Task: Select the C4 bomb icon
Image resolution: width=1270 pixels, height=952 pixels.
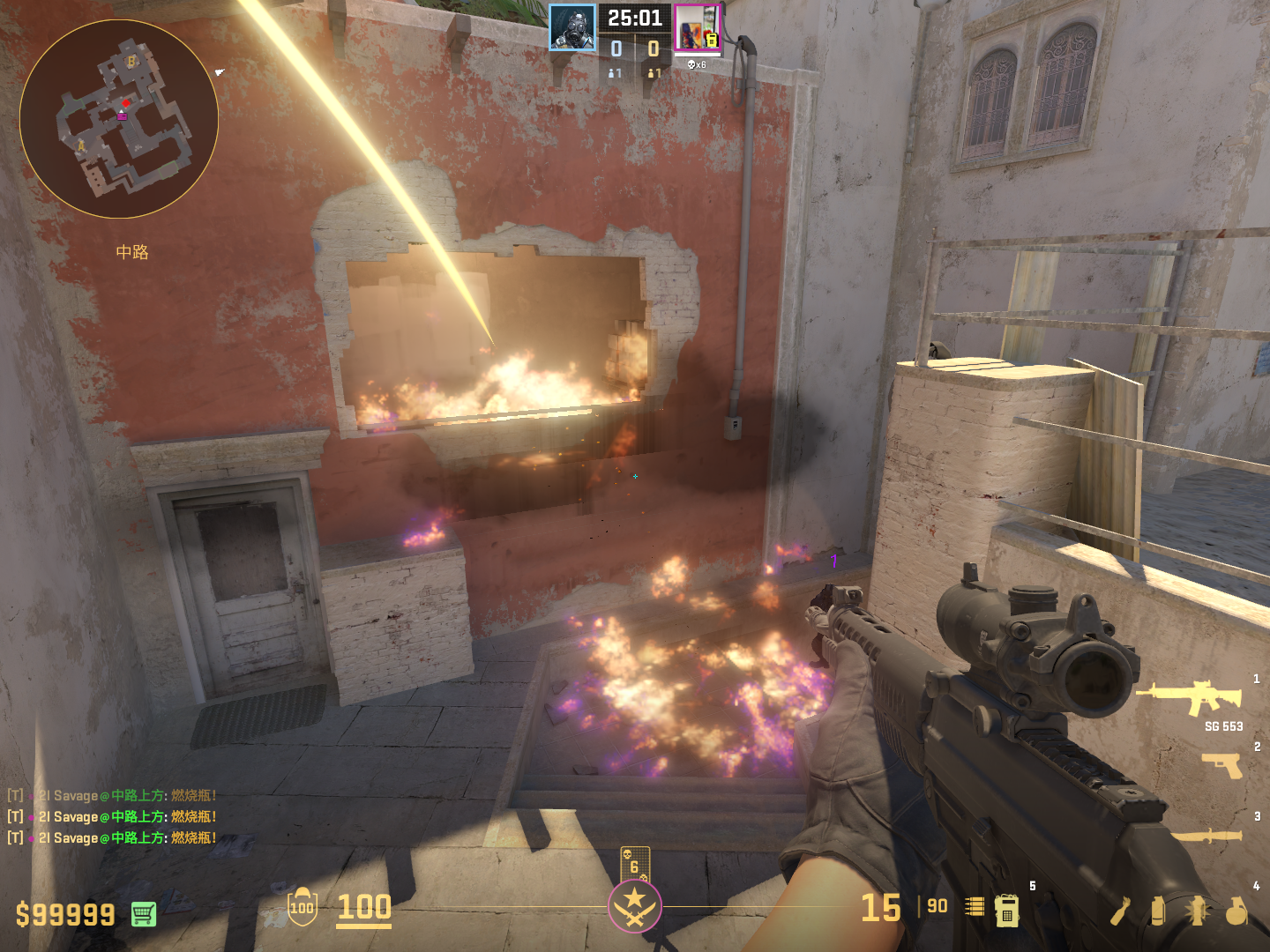Action: coord(1006,911)
